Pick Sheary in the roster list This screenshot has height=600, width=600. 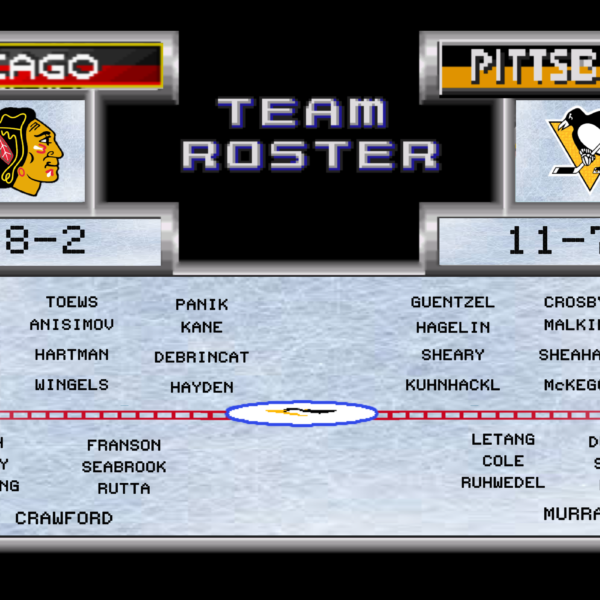click(x=453, y=355)
